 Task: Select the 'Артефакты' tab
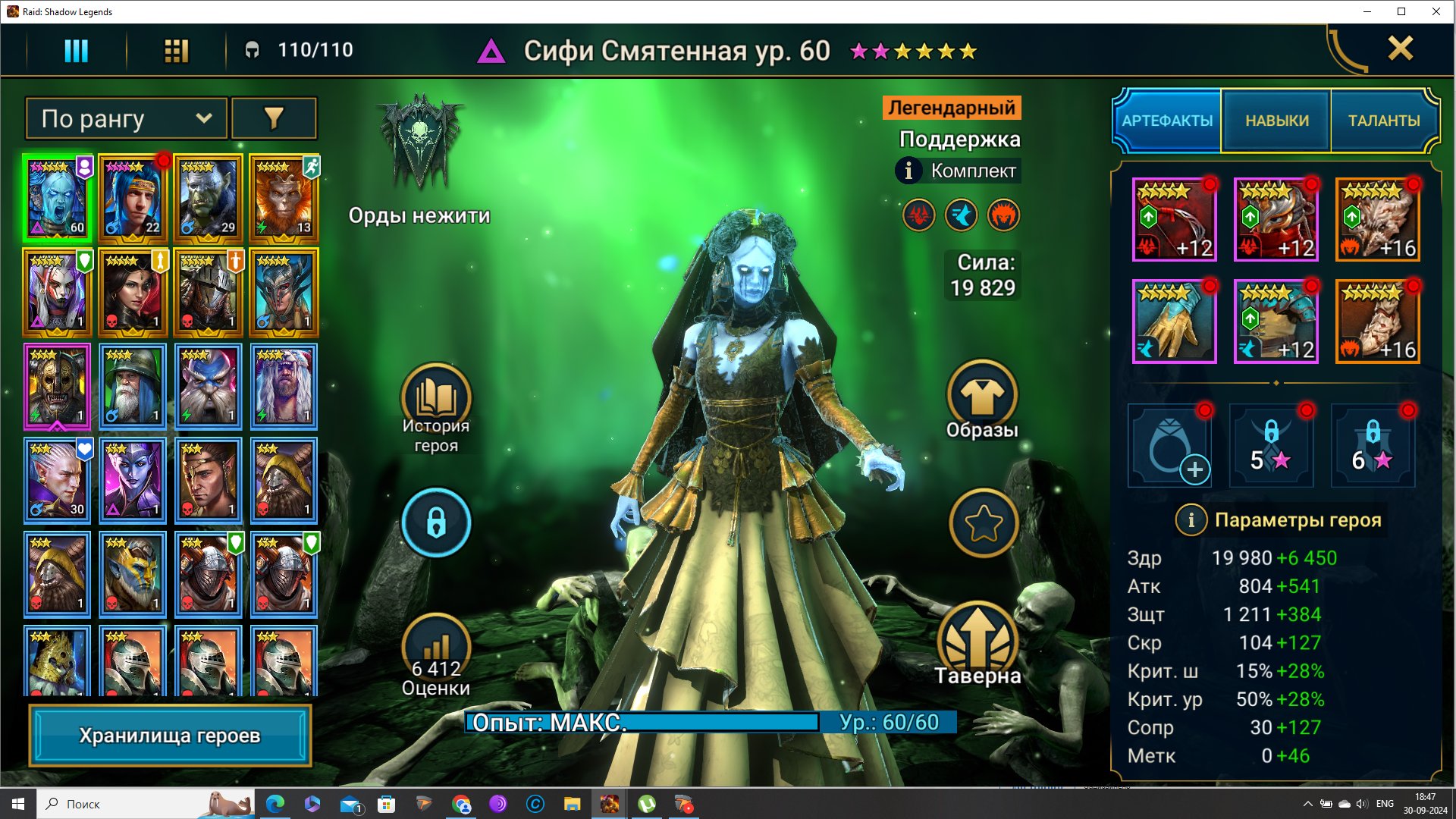point(1167,121)
